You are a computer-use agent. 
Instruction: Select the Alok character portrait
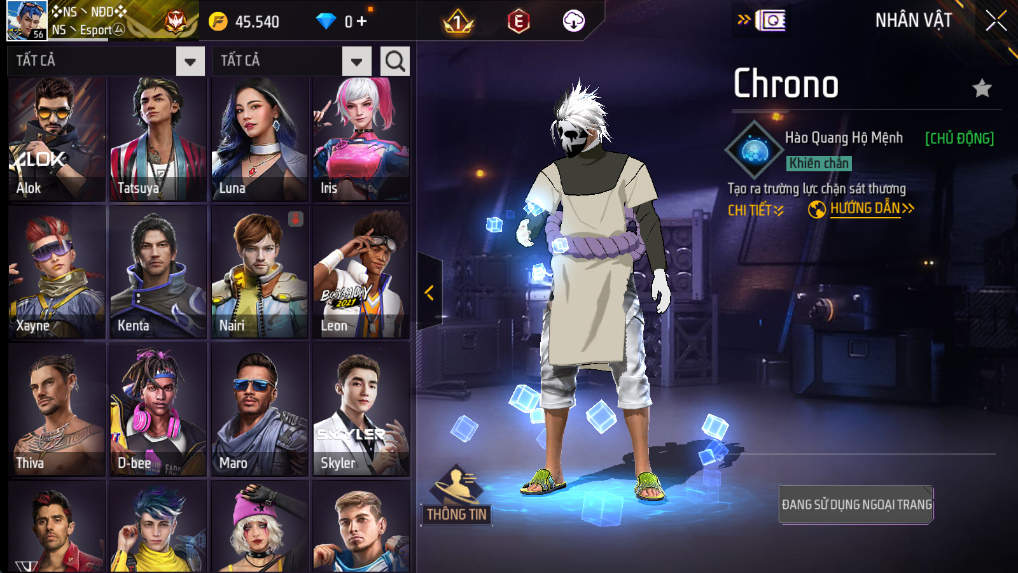[x=57, y=138]
